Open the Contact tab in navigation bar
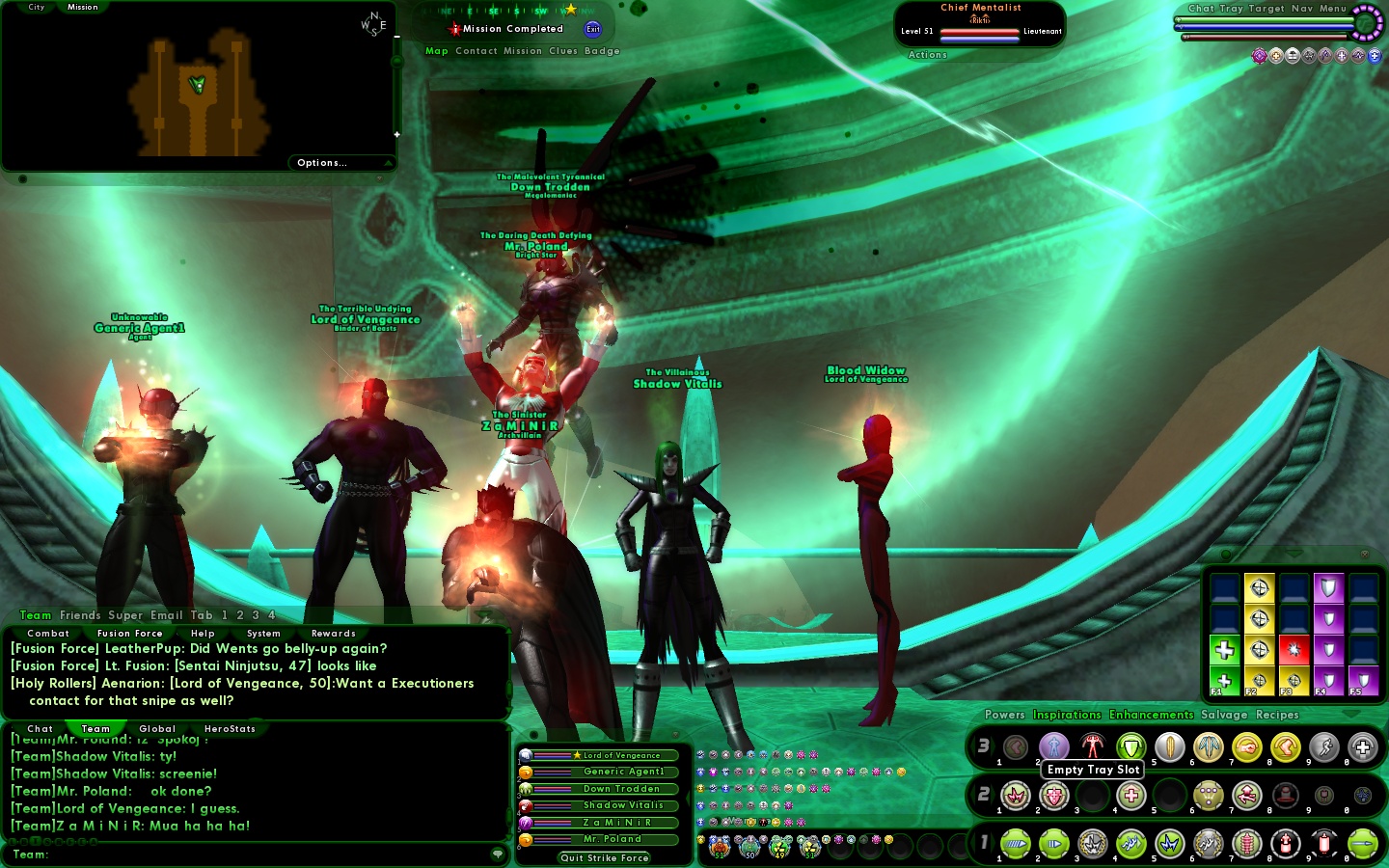 click(477, 51)
